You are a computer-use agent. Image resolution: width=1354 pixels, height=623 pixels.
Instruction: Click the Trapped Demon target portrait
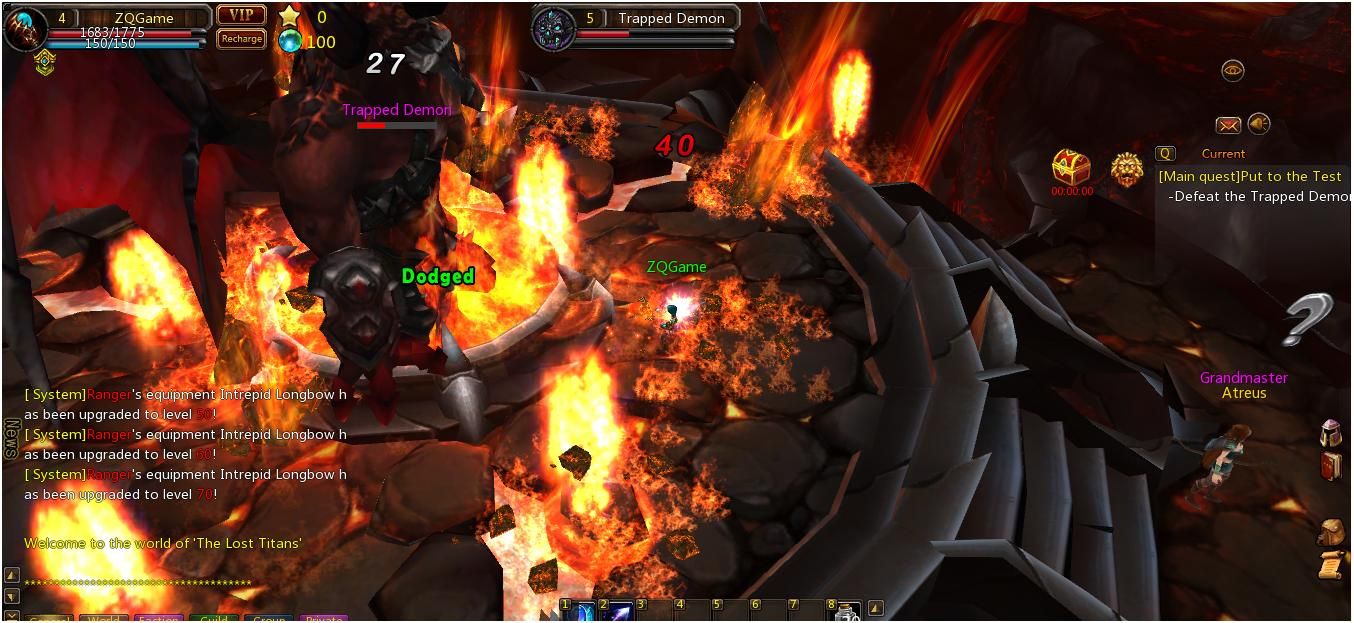[x=553, y=27]
